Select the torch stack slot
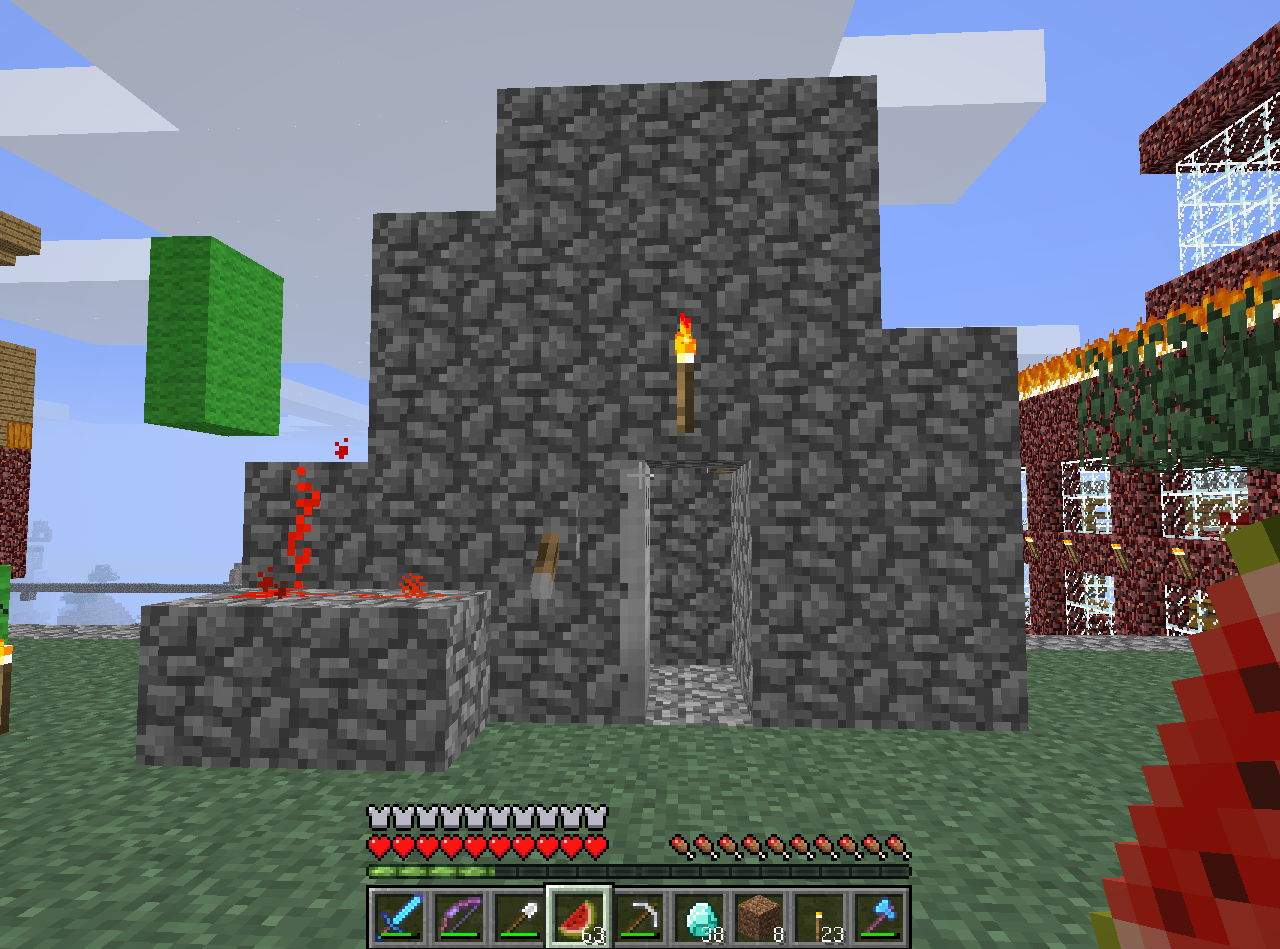Screen dimensions: 1280x949 click(x=819, y=916)
